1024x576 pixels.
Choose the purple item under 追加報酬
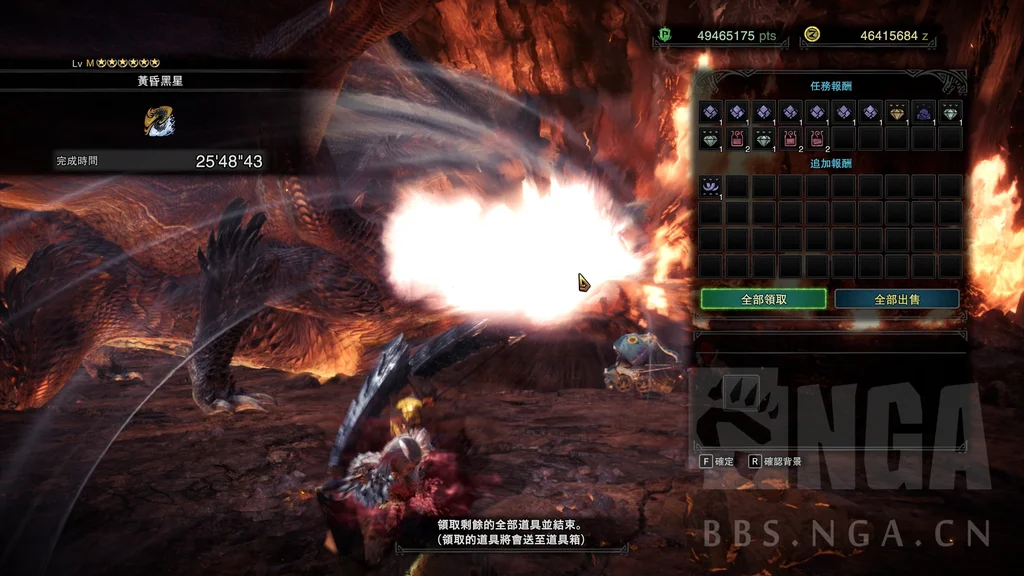tap(711, 186)
